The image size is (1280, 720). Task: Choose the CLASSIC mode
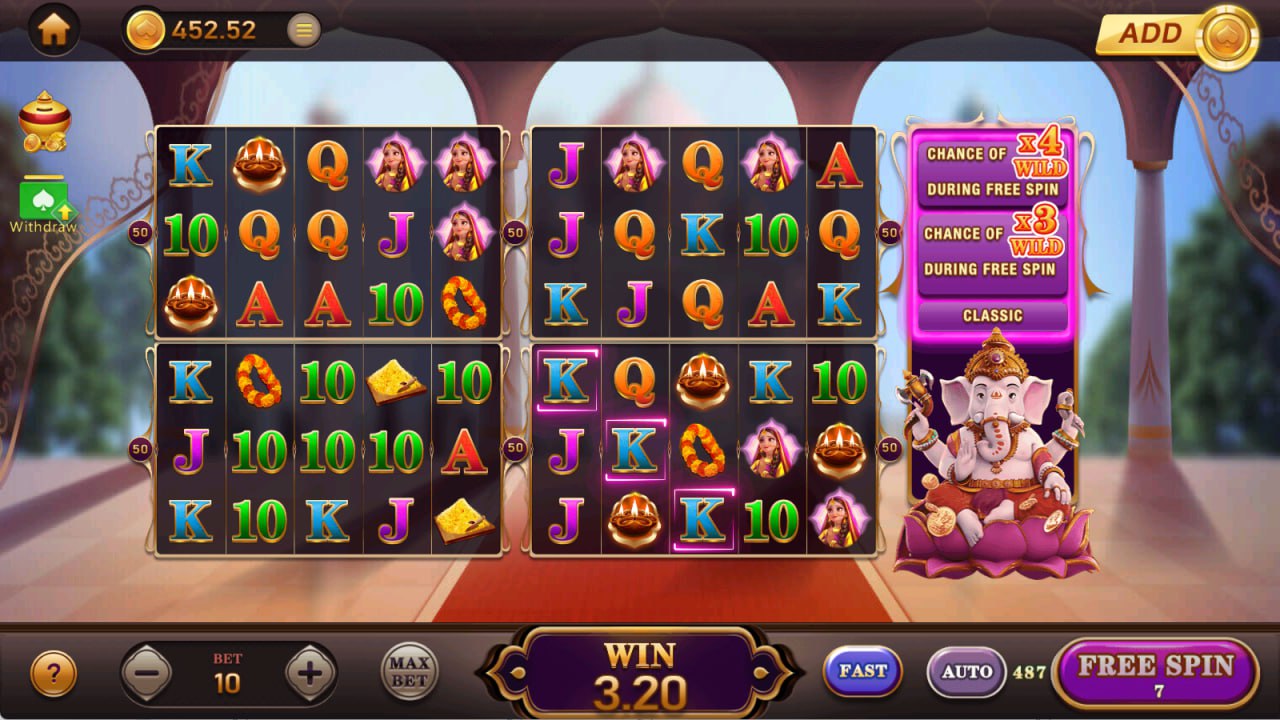tap(993, 316)
